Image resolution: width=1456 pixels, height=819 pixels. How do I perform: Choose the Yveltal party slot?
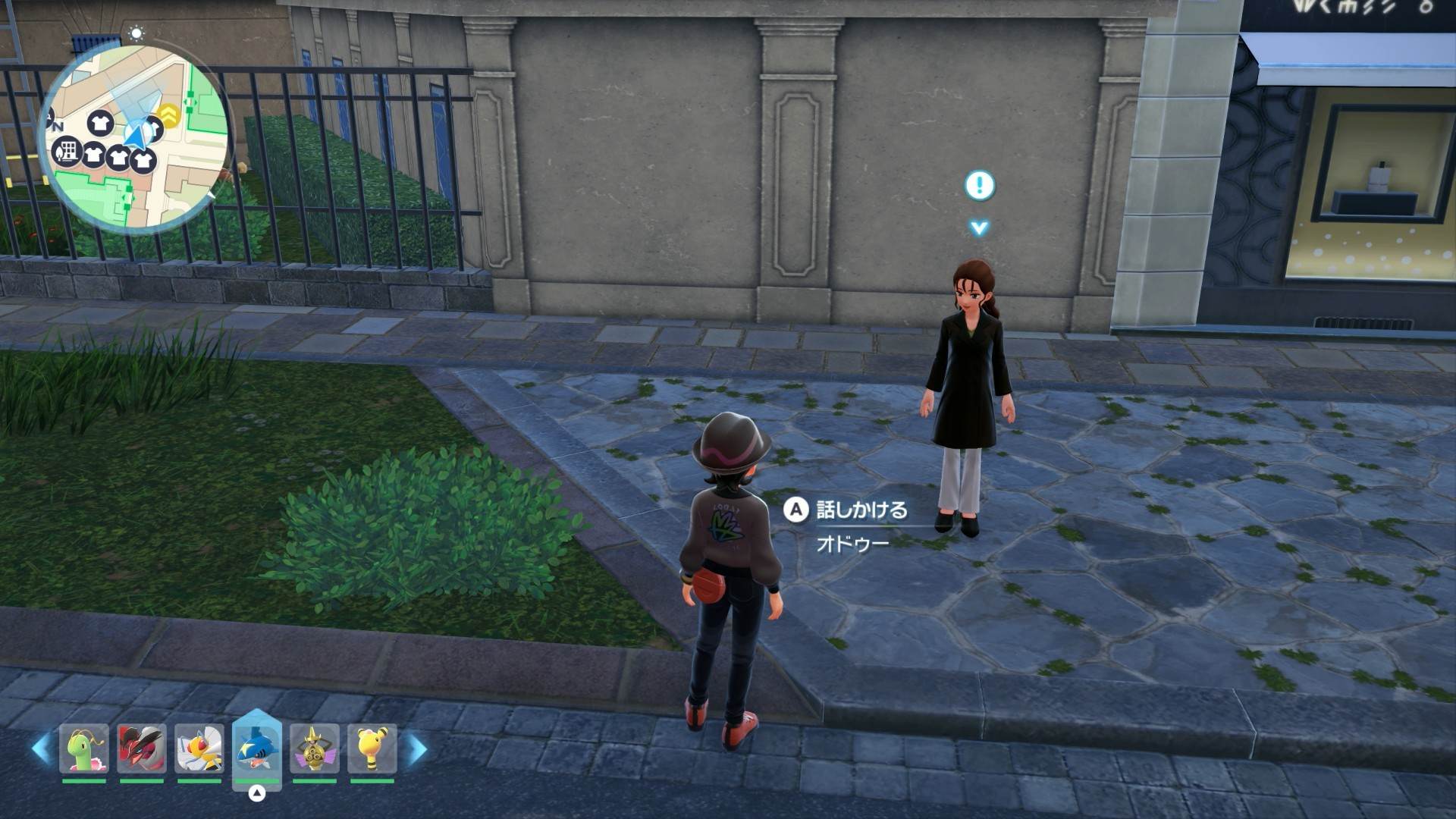[x=142, y=749]
